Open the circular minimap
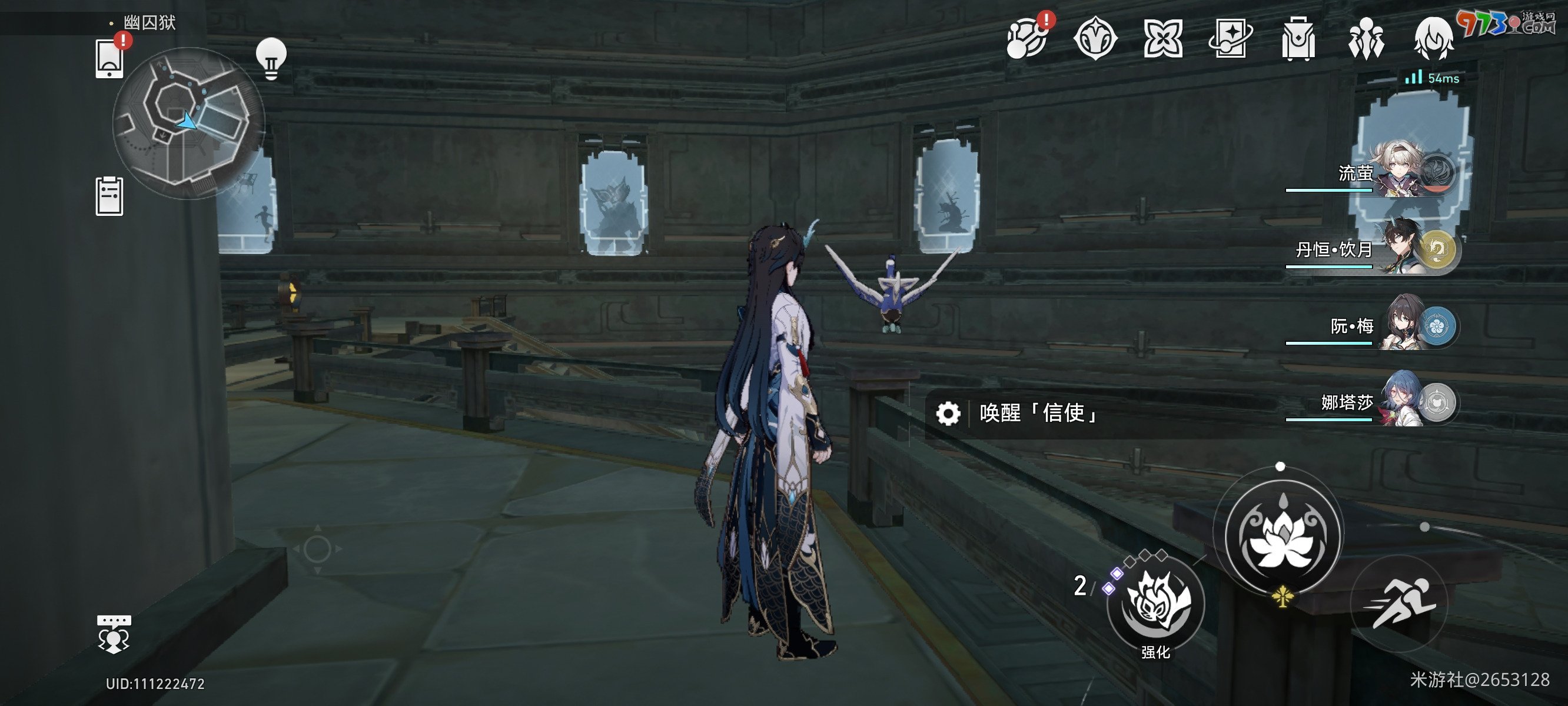 click(x=188, y=123)
